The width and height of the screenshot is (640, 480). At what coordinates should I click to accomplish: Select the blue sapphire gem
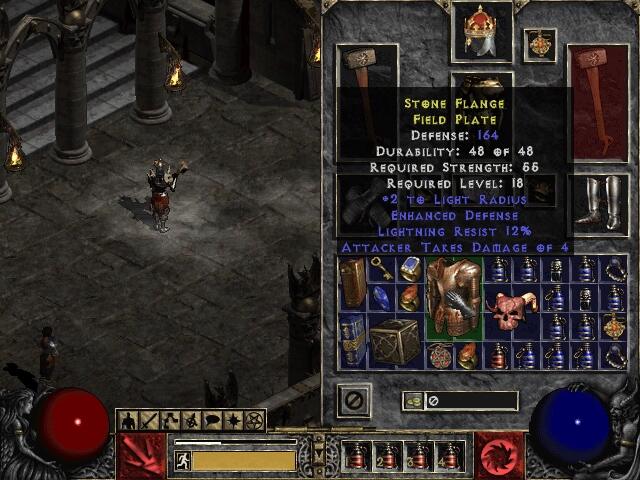click(380, 298)
